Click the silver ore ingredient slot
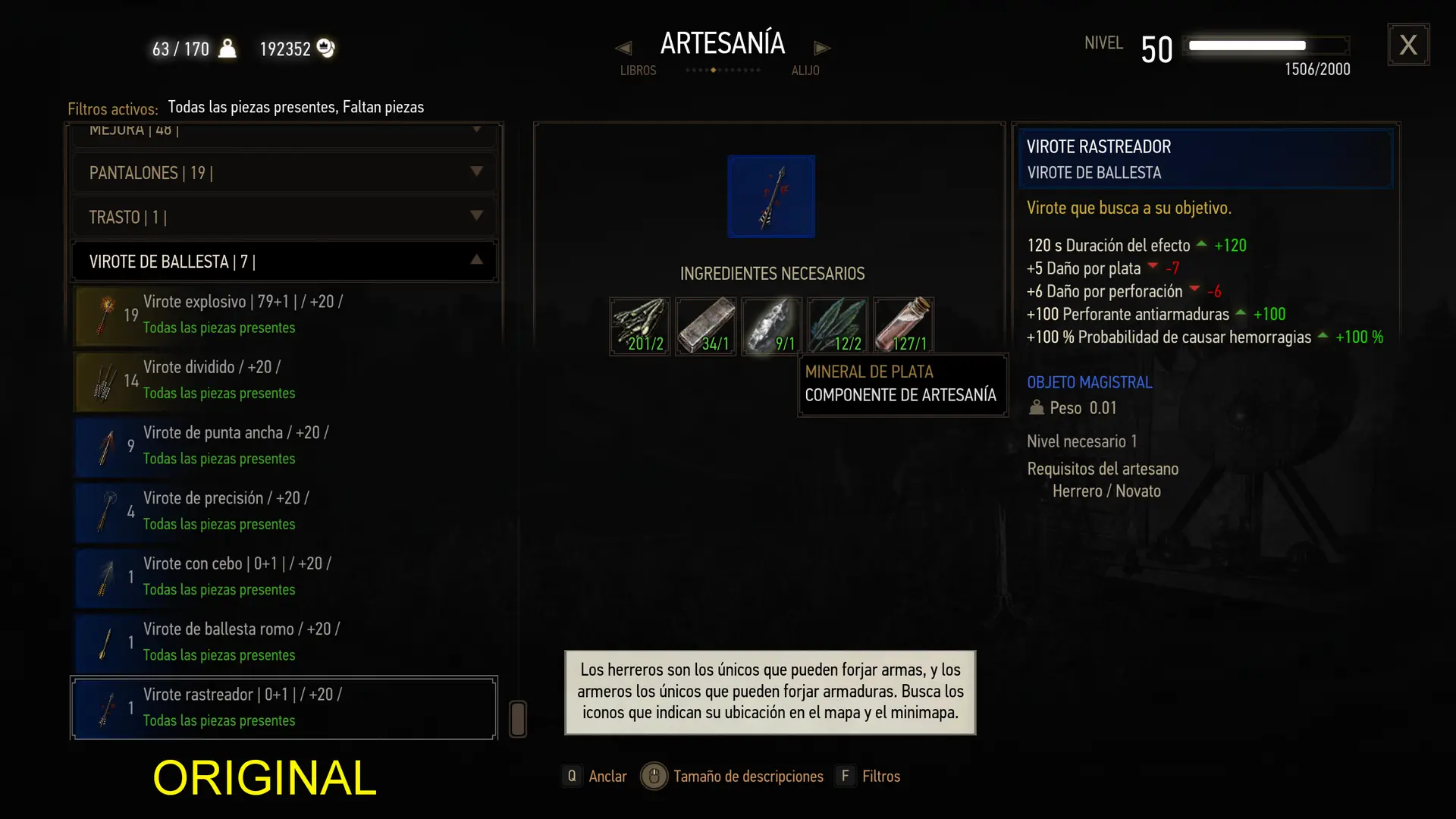Image resolution: width=1456 pixels, height=819 pixels. [x=771, y=326]
